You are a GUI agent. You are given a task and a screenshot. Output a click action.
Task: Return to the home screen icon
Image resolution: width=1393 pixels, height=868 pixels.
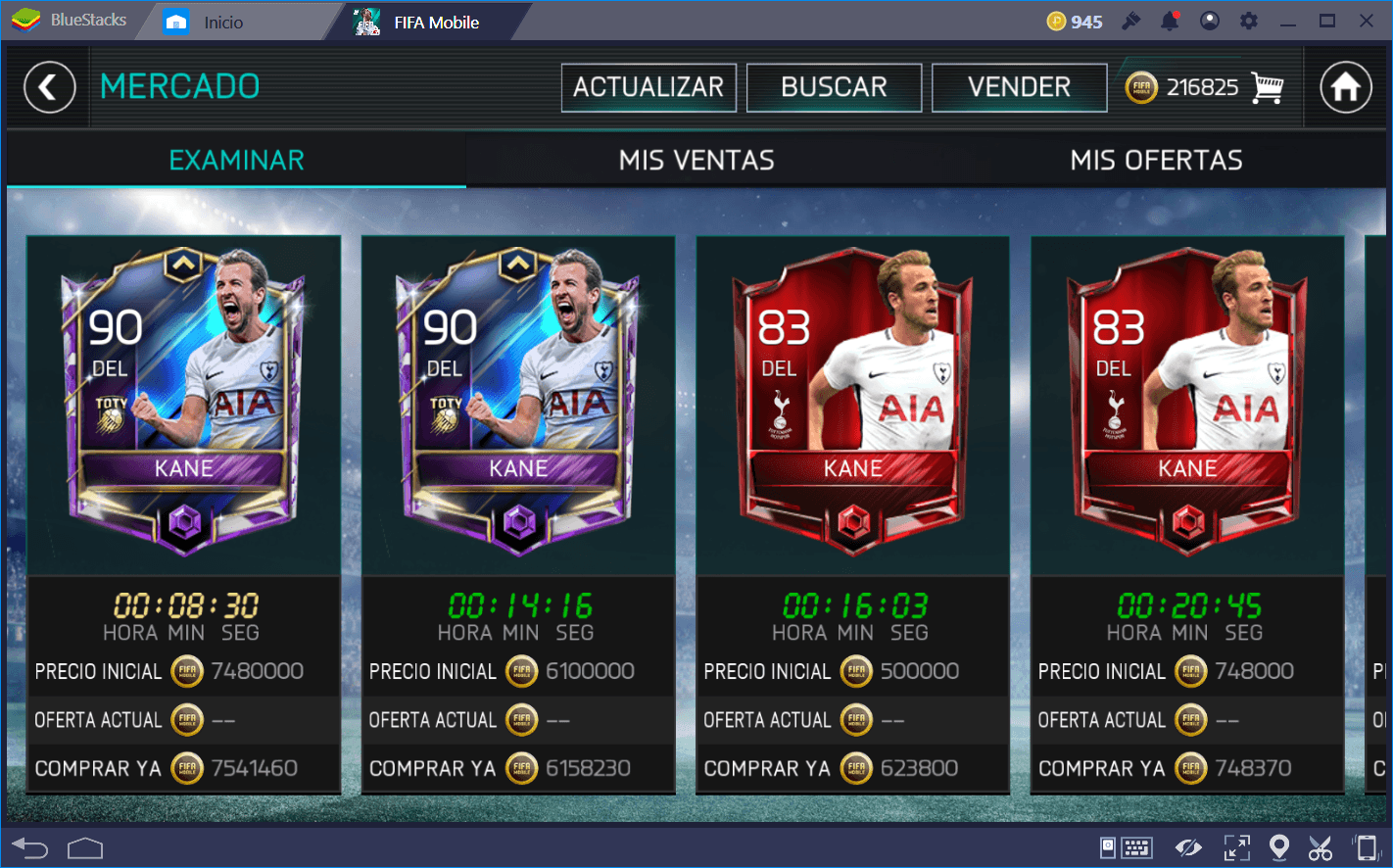(x=1345, y=88)
